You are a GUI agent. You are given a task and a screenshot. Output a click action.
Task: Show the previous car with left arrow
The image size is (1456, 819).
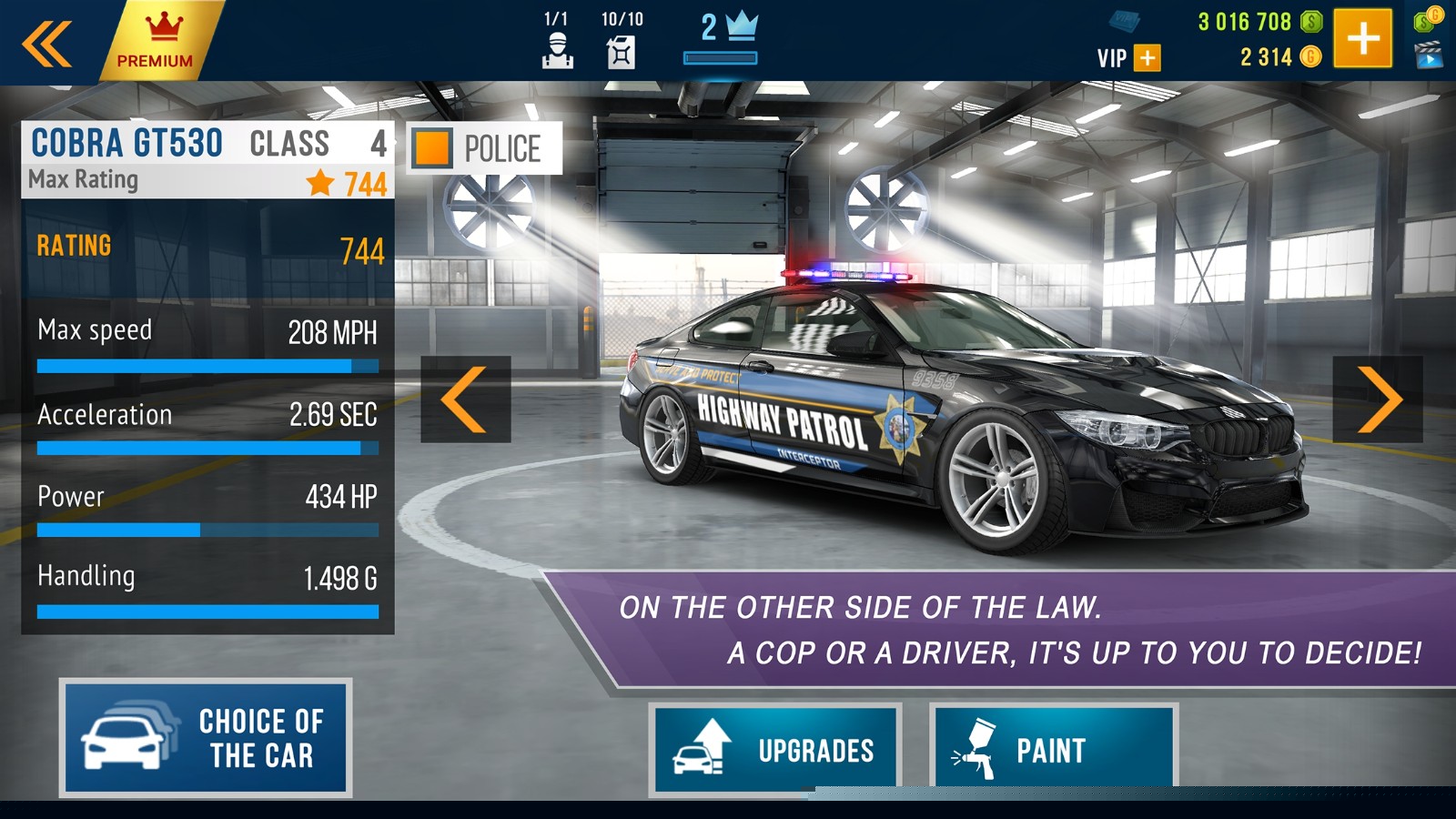[x=465, y=399]
